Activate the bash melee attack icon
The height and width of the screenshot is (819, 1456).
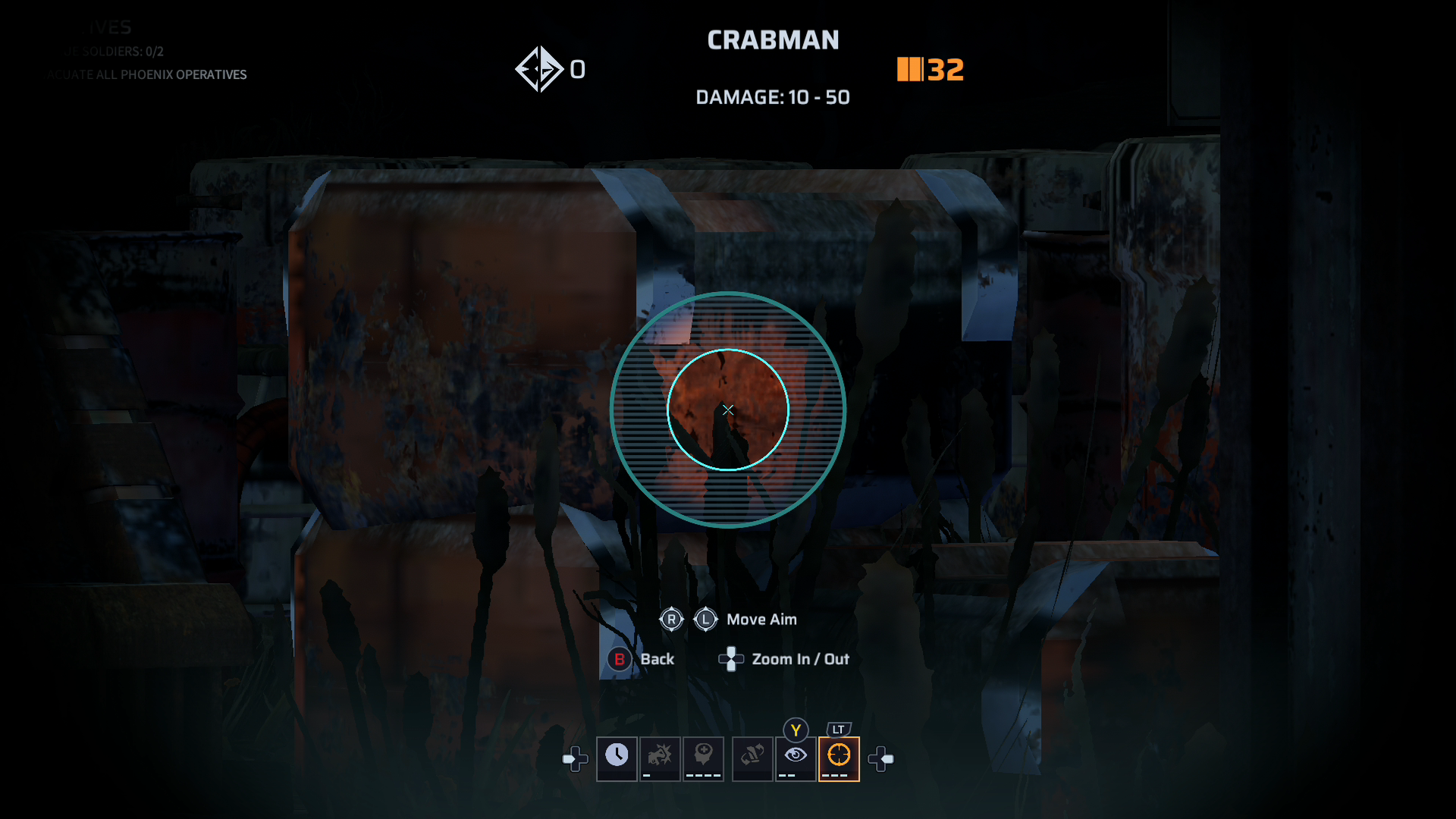click(x=661, y=758)
